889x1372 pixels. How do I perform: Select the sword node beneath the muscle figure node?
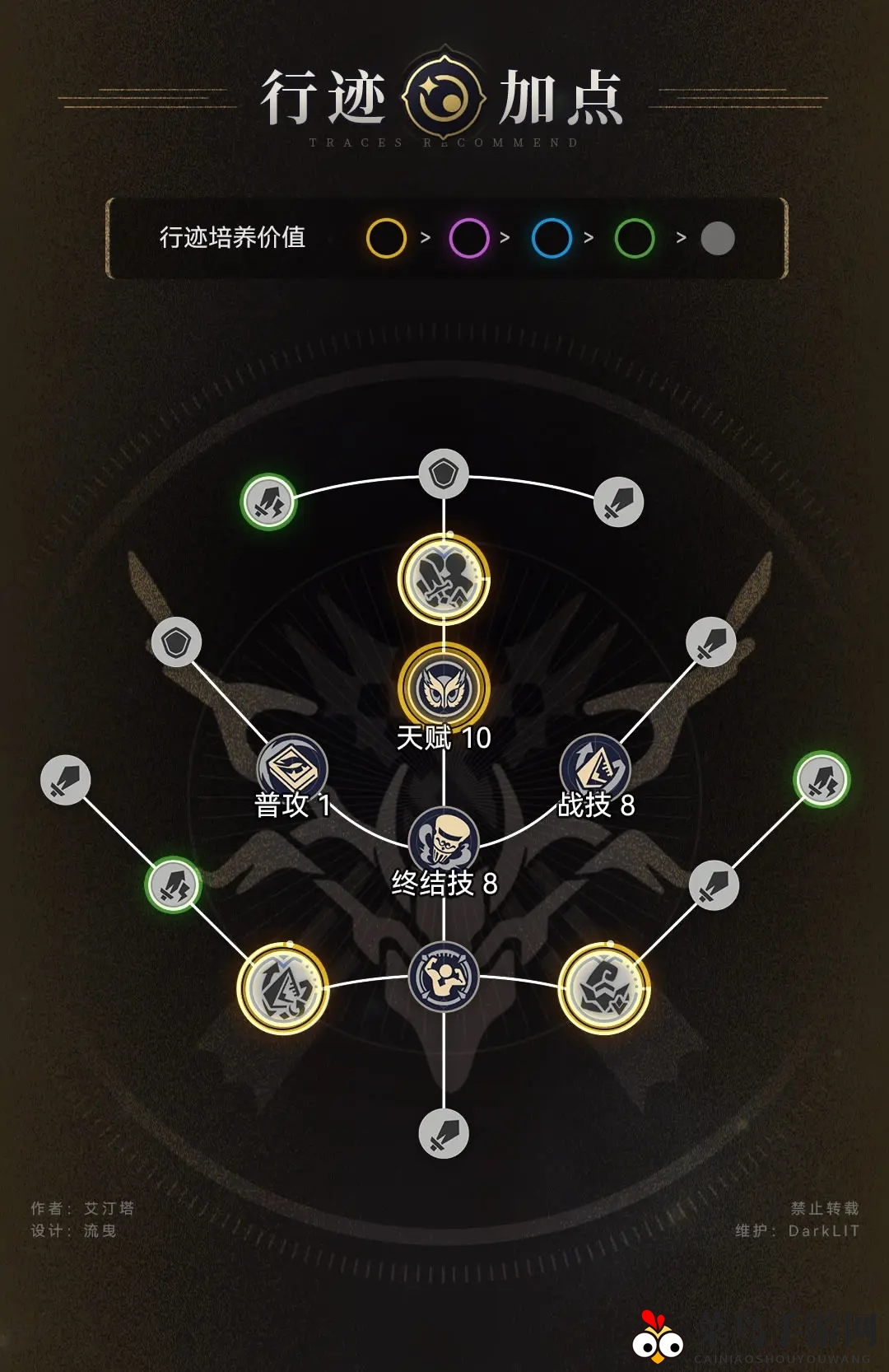click(x=444, y=1134)
